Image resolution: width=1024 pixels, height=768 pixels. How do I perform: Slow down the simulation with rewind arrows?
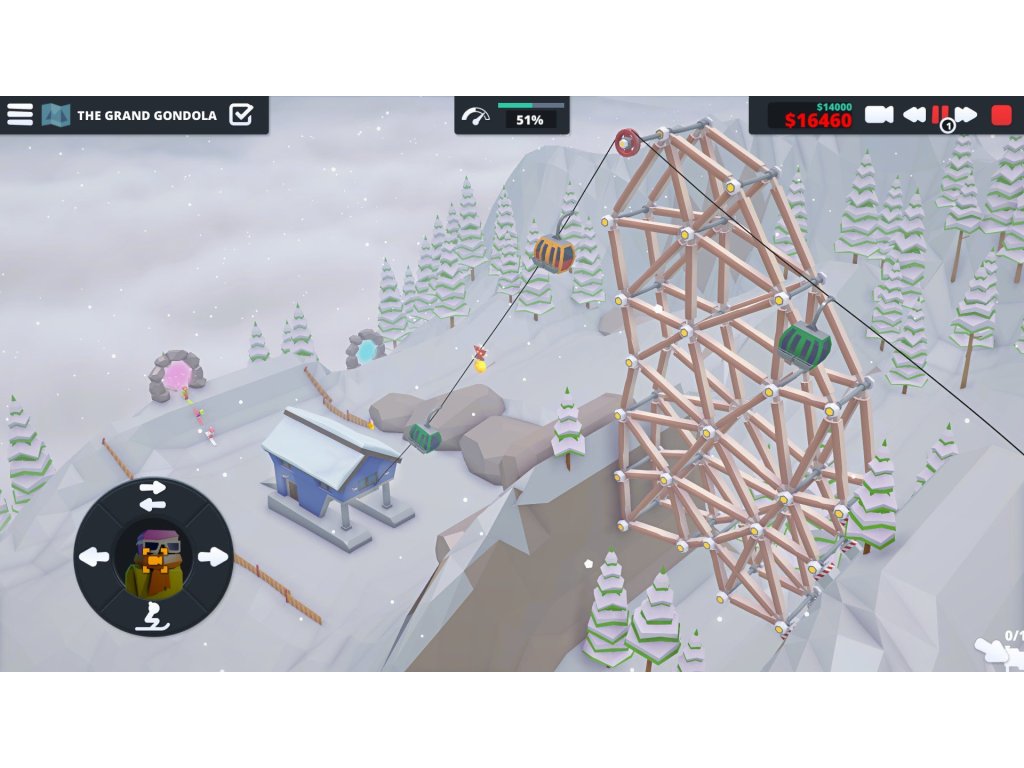tap(914, 115)
